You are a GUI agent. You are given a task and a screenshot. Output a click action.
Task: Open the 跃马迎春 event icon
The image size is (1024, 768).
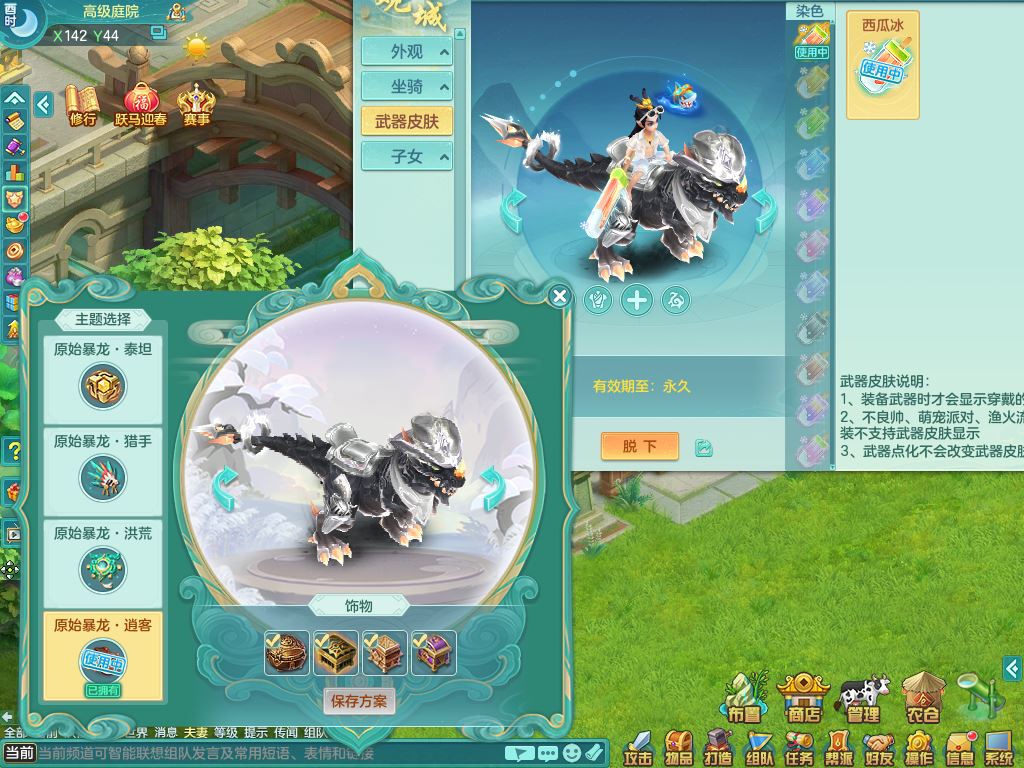142,104
